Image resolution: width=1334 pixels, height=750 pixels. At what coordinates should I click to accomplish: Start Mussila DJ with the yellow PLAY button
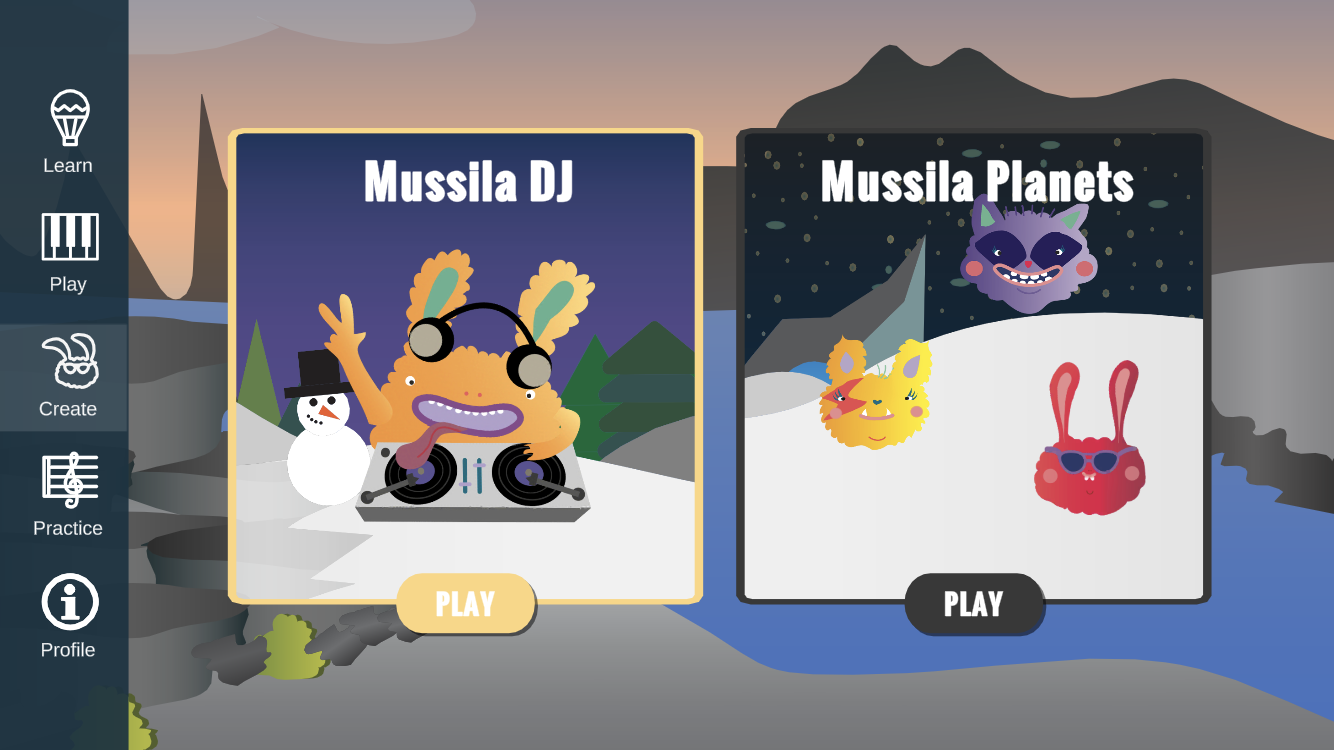coord(466,604)
